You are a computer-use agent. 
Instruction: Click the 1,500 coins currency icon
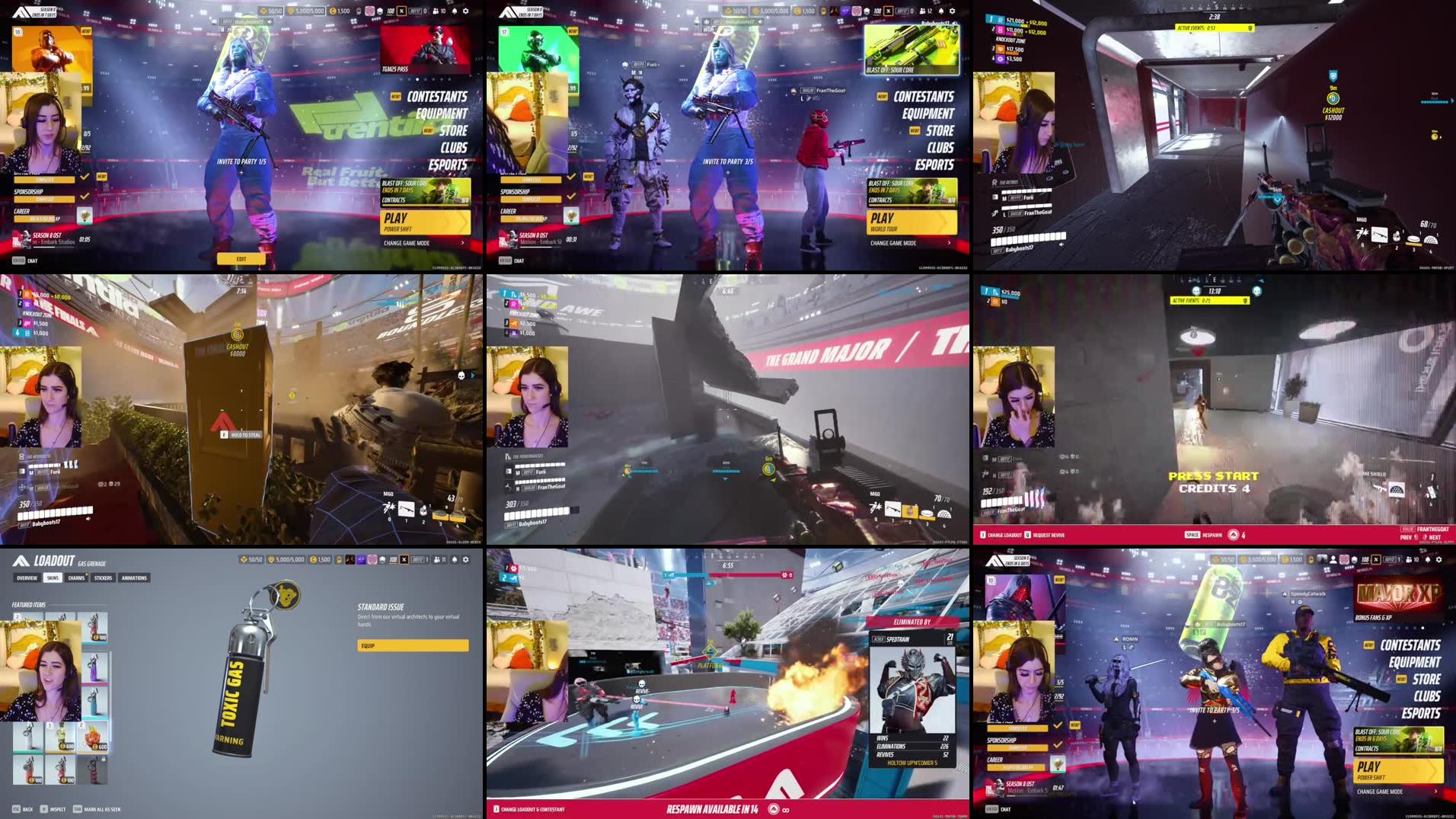(314, 560)
